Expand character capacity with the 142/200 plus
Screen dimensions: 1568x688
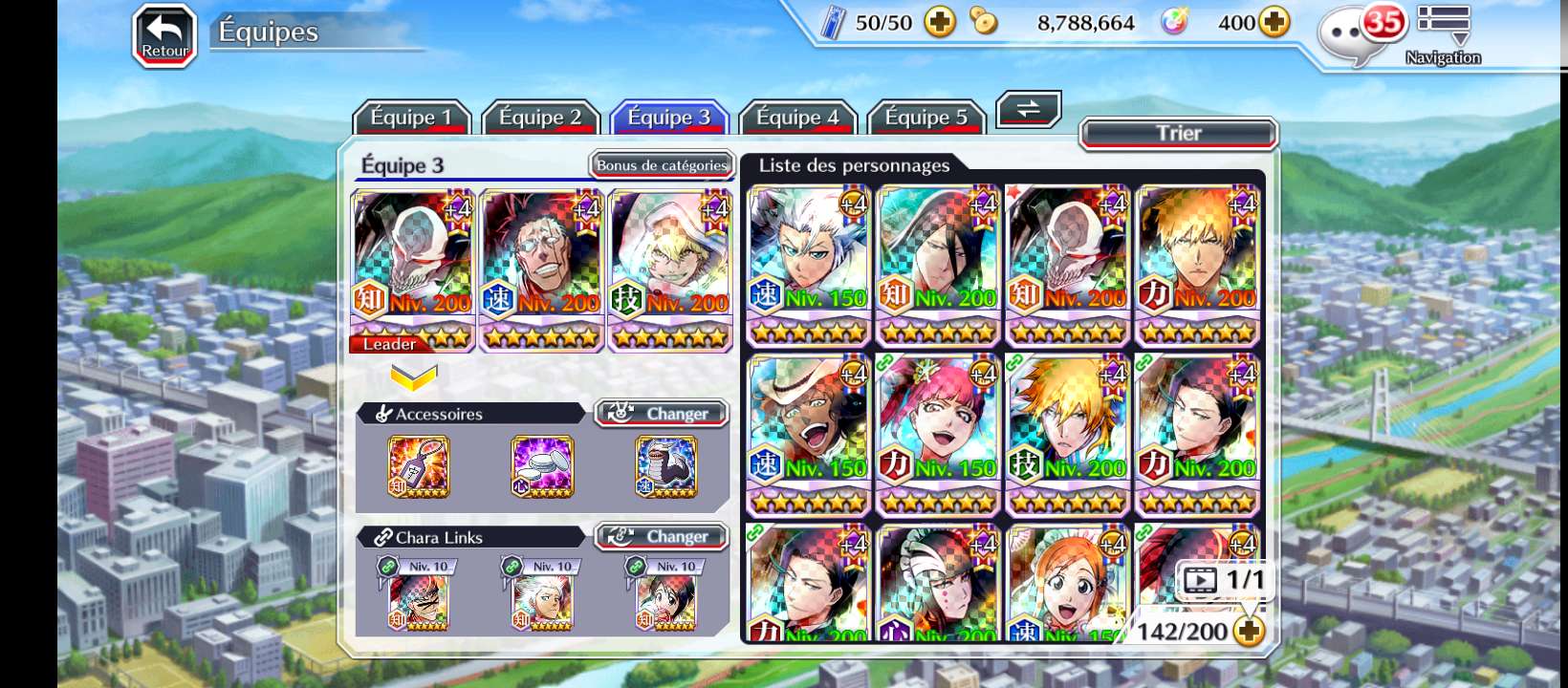tap(1249, 631)
